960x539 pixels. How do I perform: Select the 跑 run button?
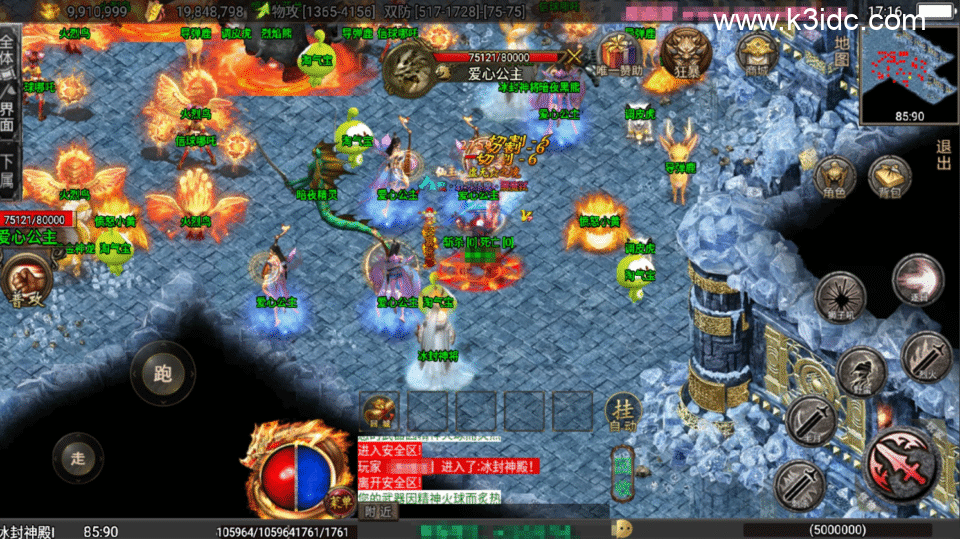click(163, 373)
